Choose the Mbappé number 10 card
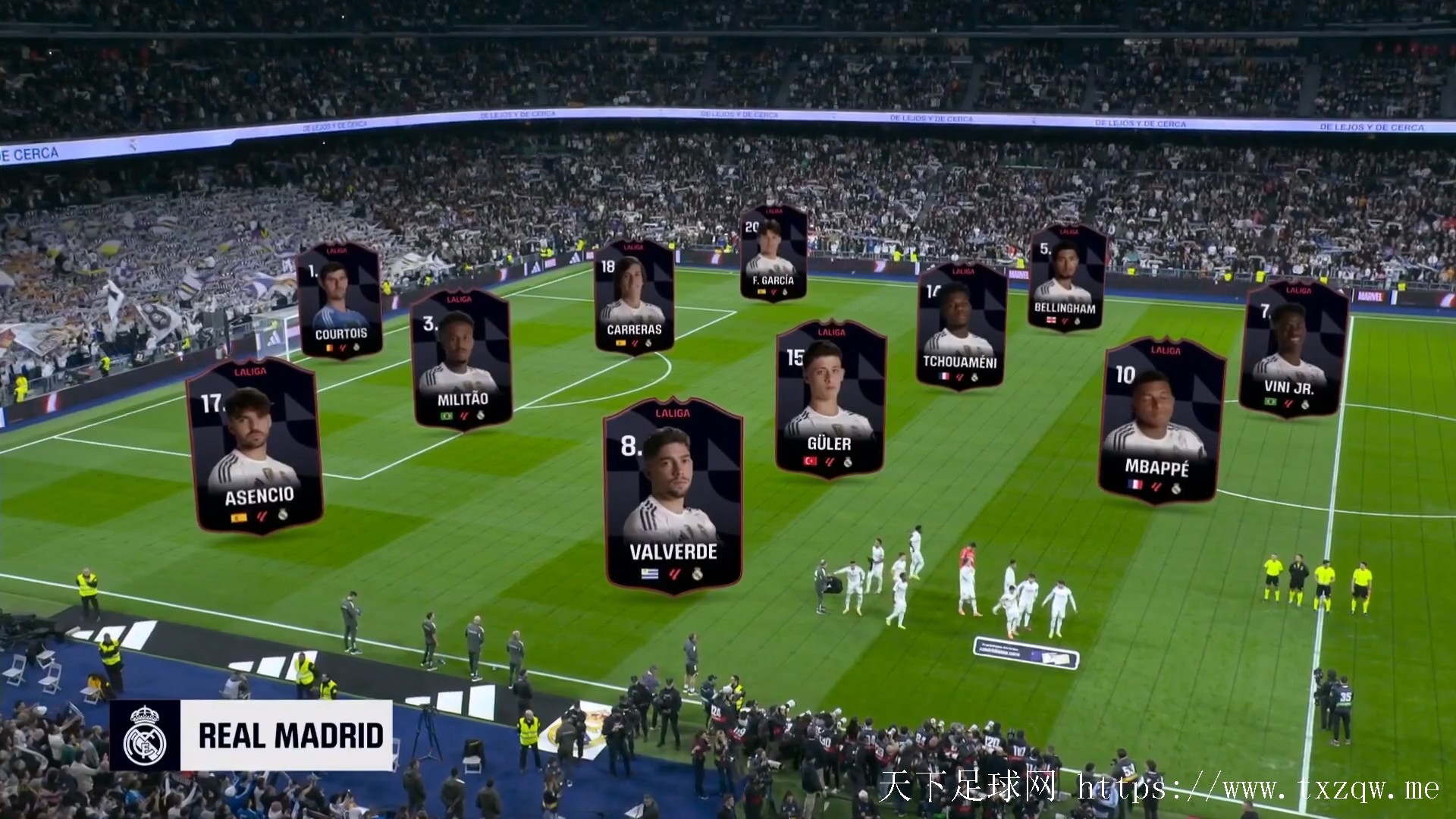The height and width of the screenshot is (819, 1456). (x=1159, y=422)
